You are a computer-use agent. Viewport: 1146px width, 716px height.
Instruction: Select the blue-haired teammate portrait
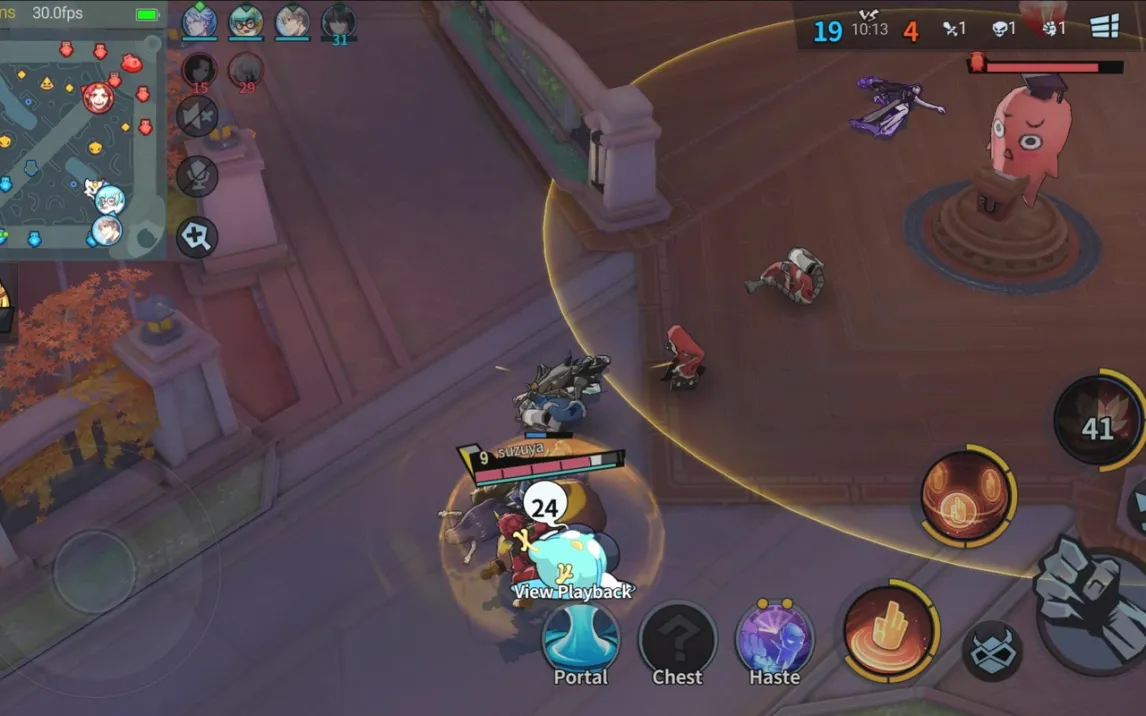point(199,21)
